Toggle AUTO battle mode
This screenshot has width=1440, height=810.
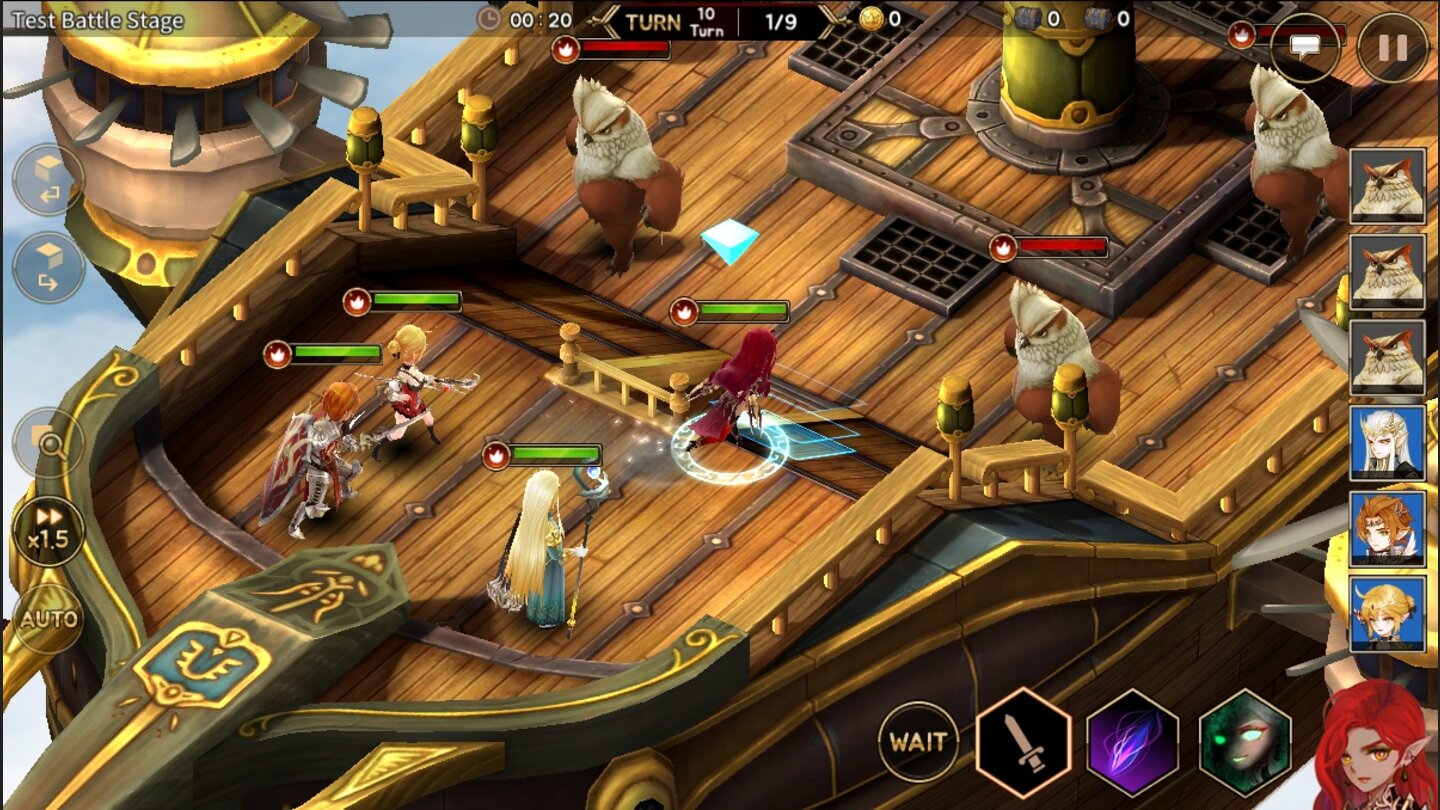(x=48, y=618)
